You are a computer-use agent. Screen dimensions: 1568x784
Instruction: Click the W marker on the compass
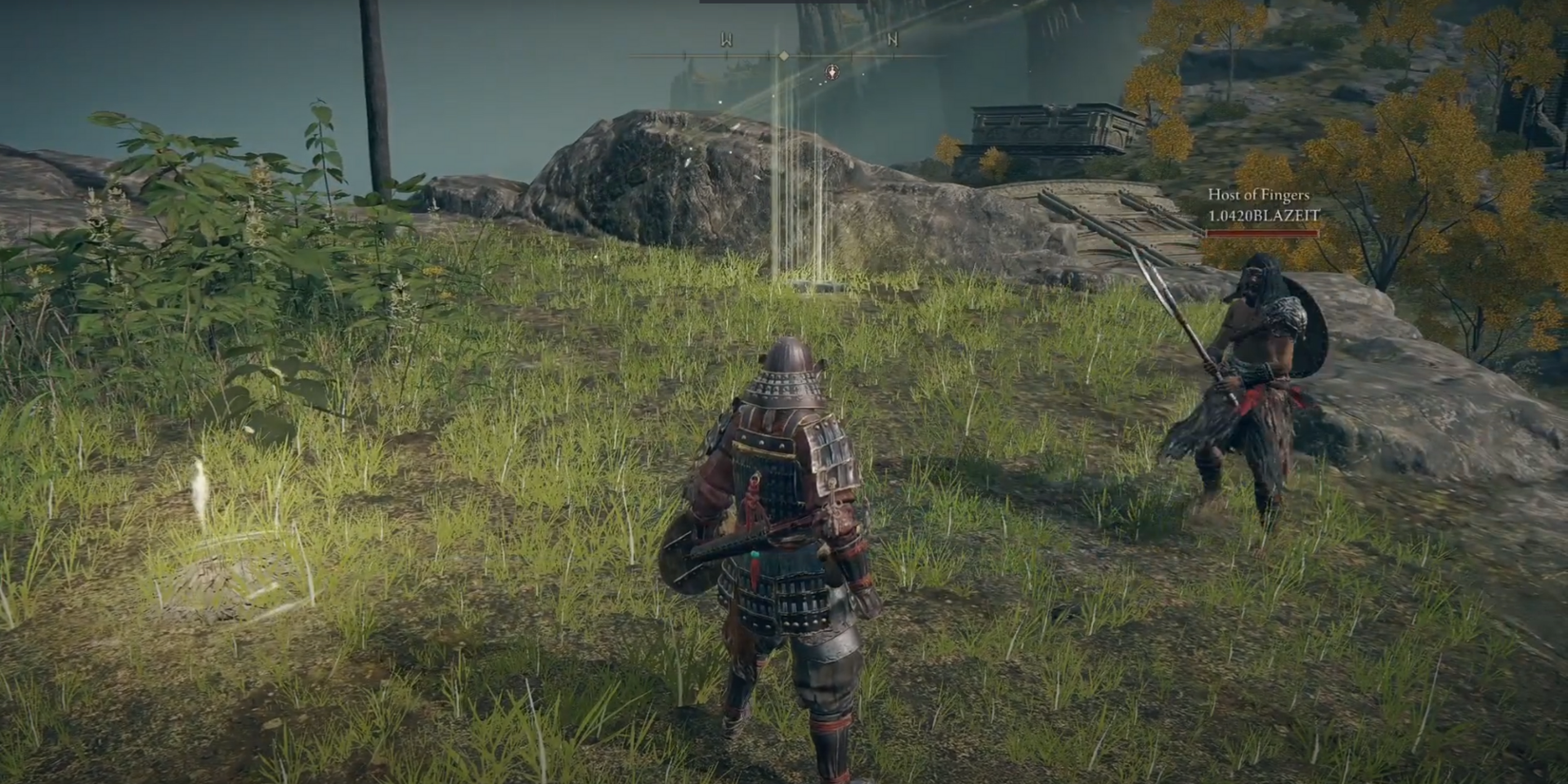[x=727, y=41]
